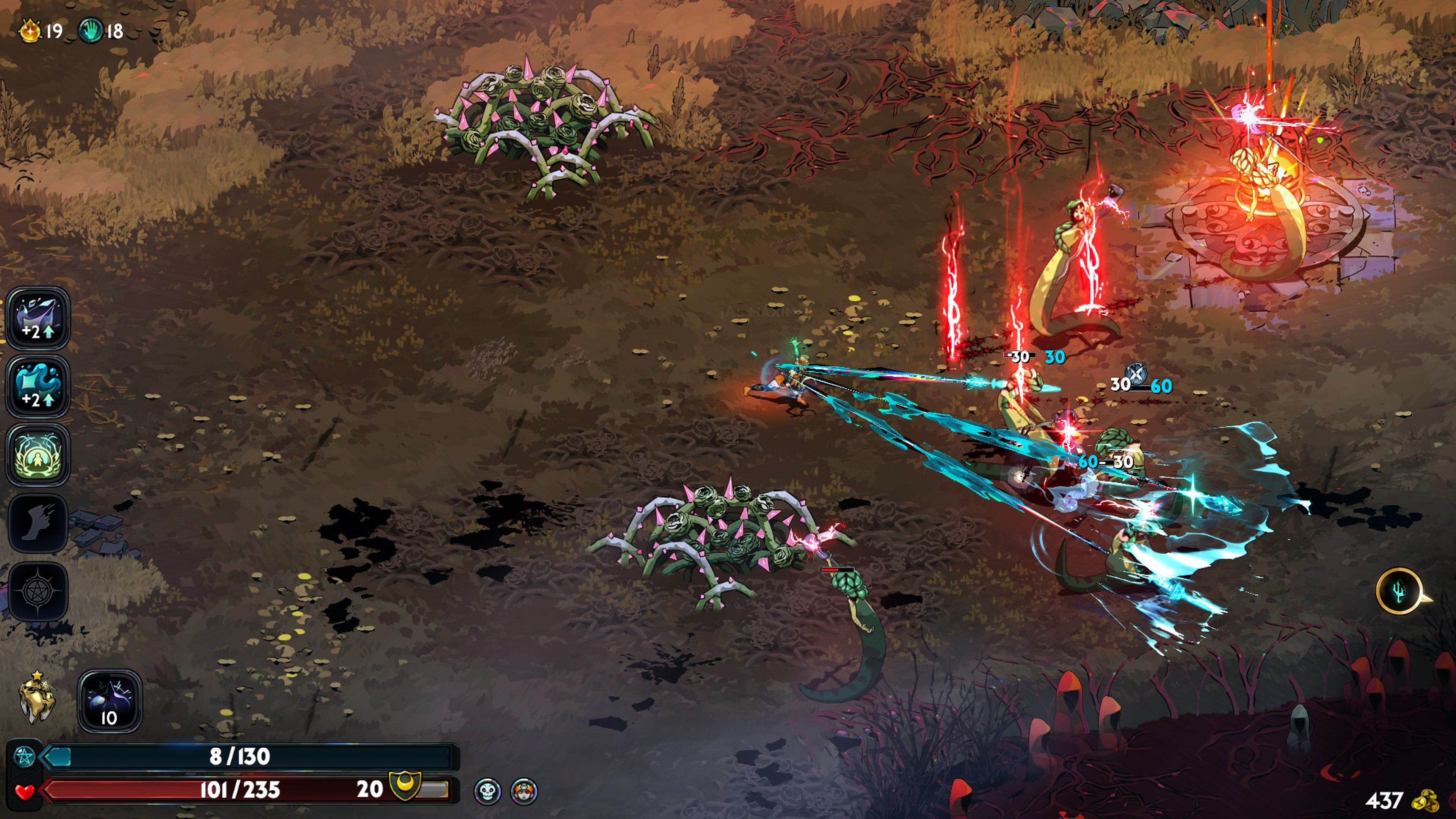This screenshot has width=1456, height=819.
Task: Click the blue skull status icon
Action: (x=487, y=791)
